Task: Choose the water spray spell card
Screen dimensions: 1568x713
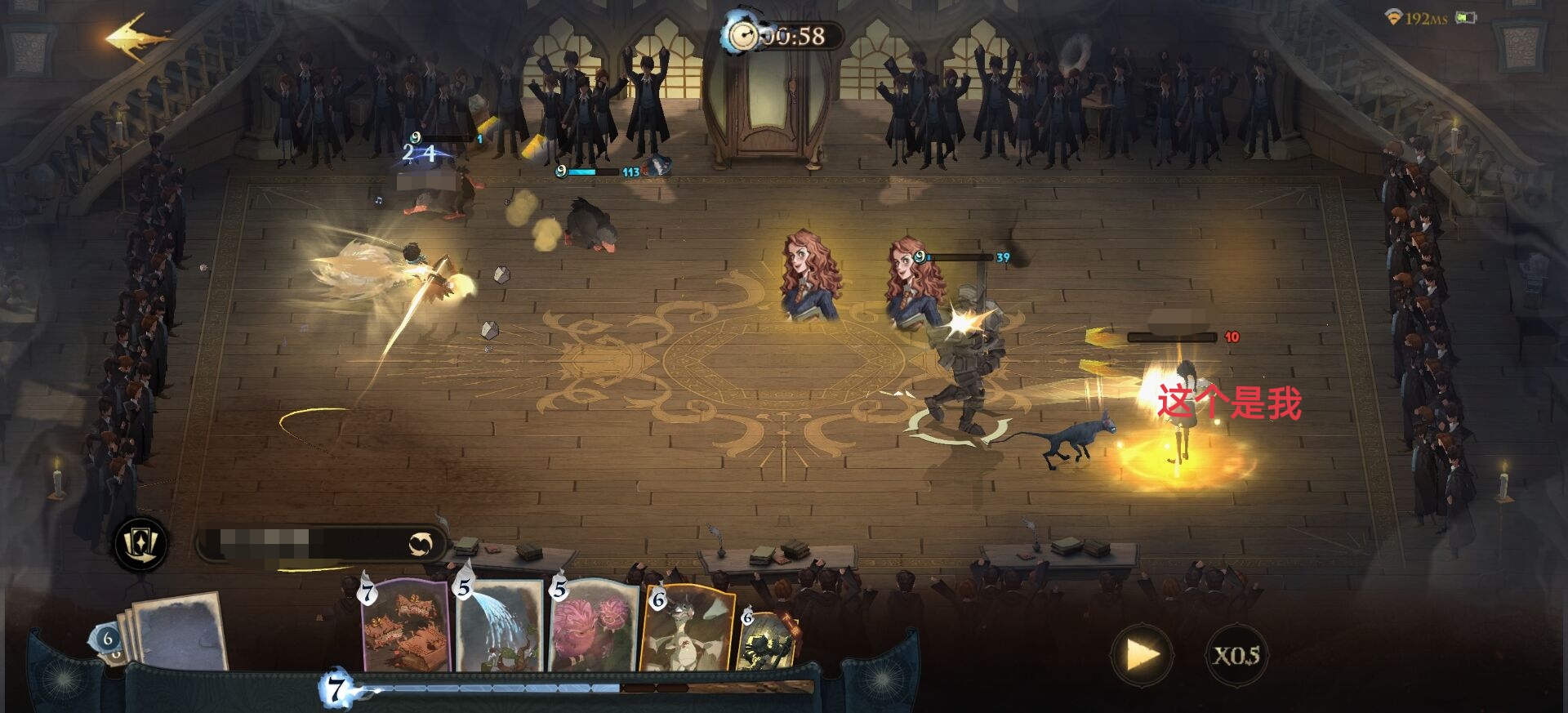Action: tap(500, 625)
